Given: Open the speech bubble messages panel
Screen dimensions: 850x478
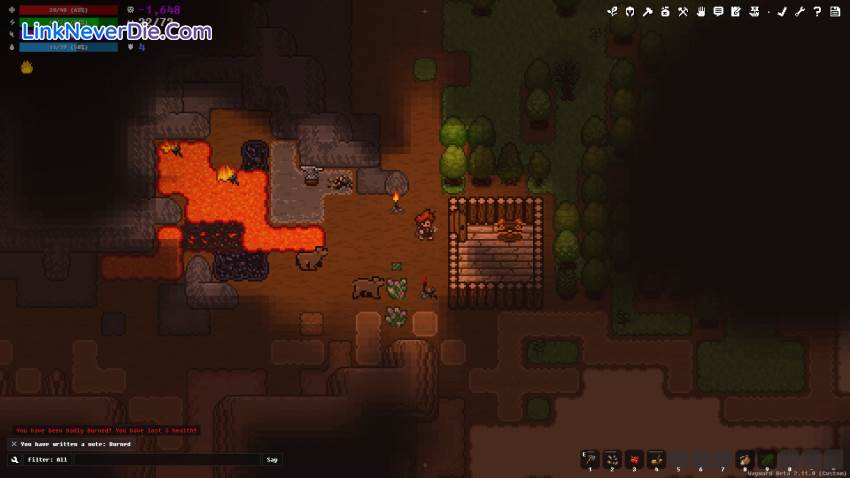Looking at the screenshot, I should 718,12.
